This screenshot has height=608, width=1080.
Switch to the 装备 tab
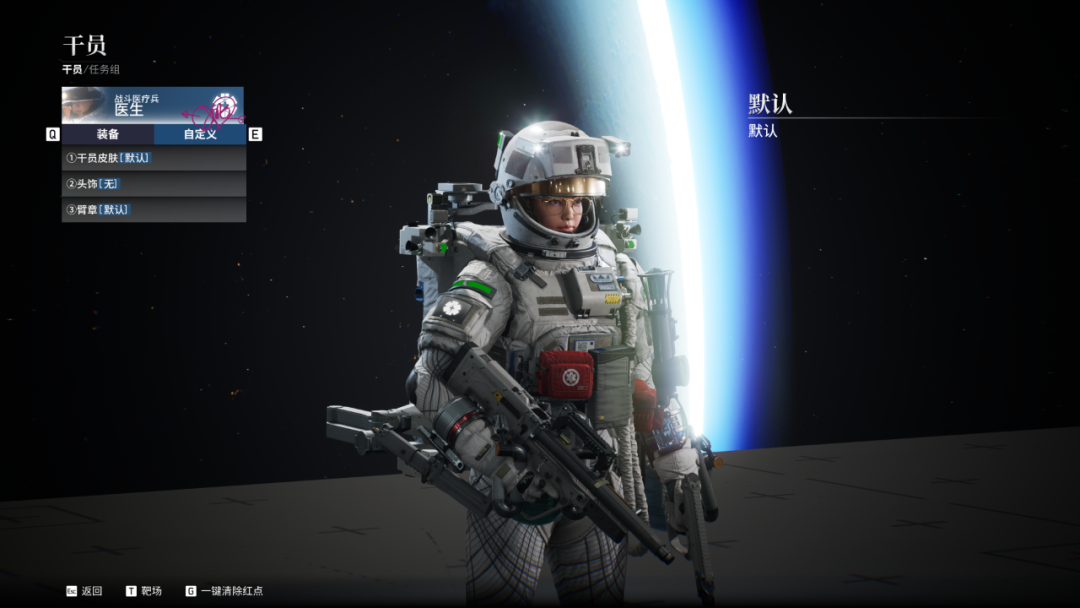click(108, 134)
